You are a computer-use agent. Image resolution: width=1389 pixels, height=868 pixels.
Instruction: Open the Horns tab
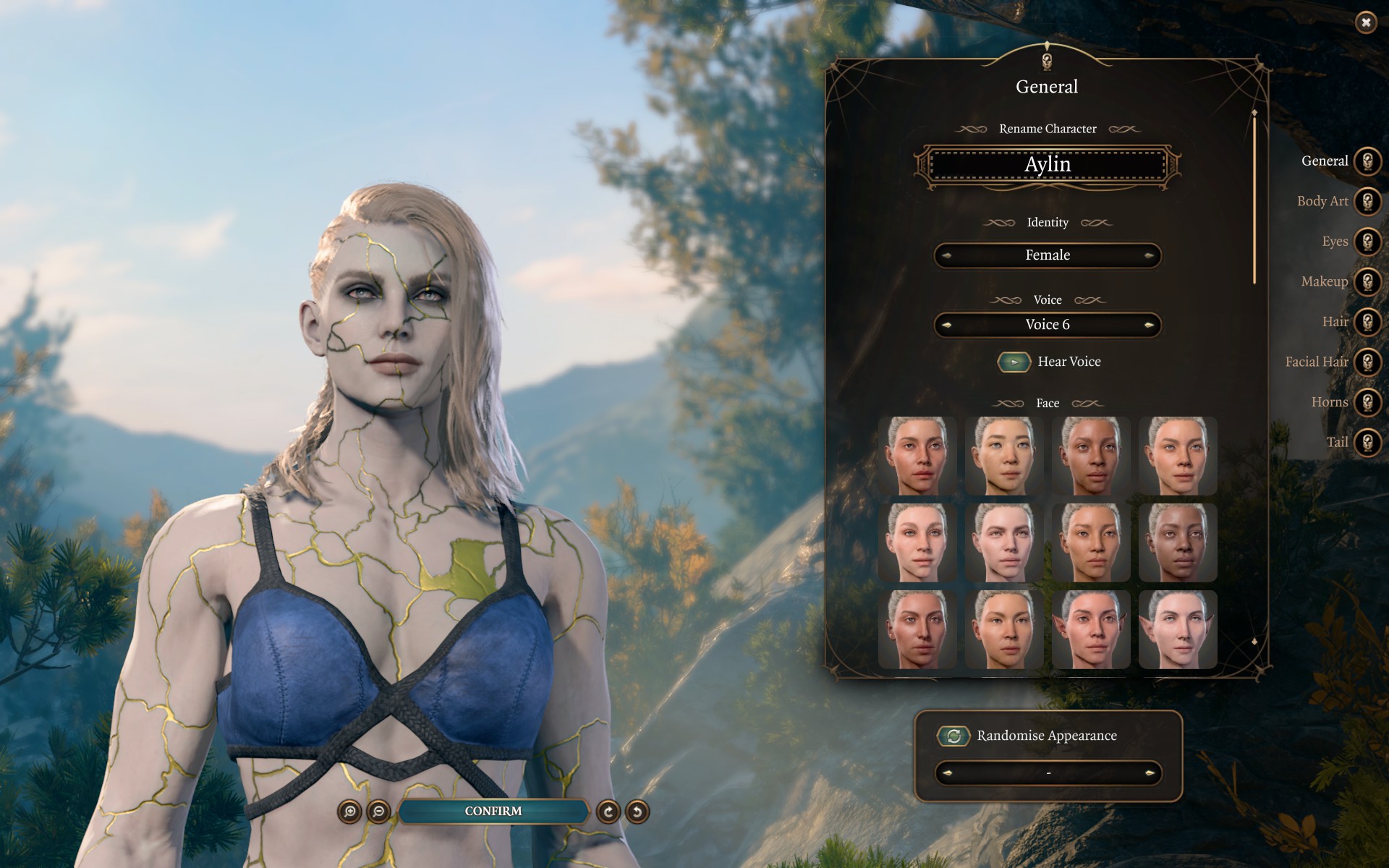pyautogui.click(x=1367, y=402)
